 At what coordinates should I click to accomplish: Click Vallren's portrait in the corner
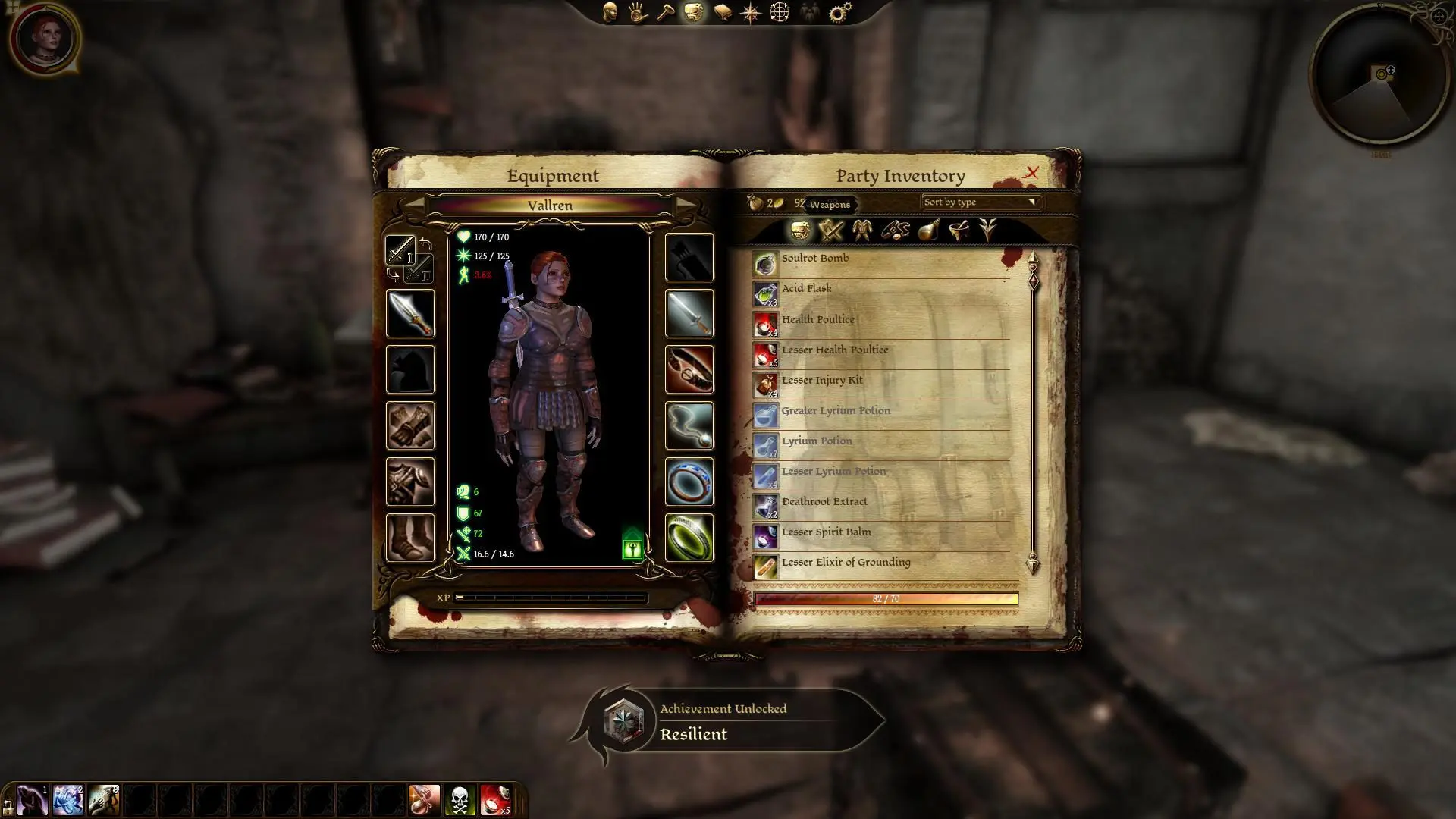(45, 39)
